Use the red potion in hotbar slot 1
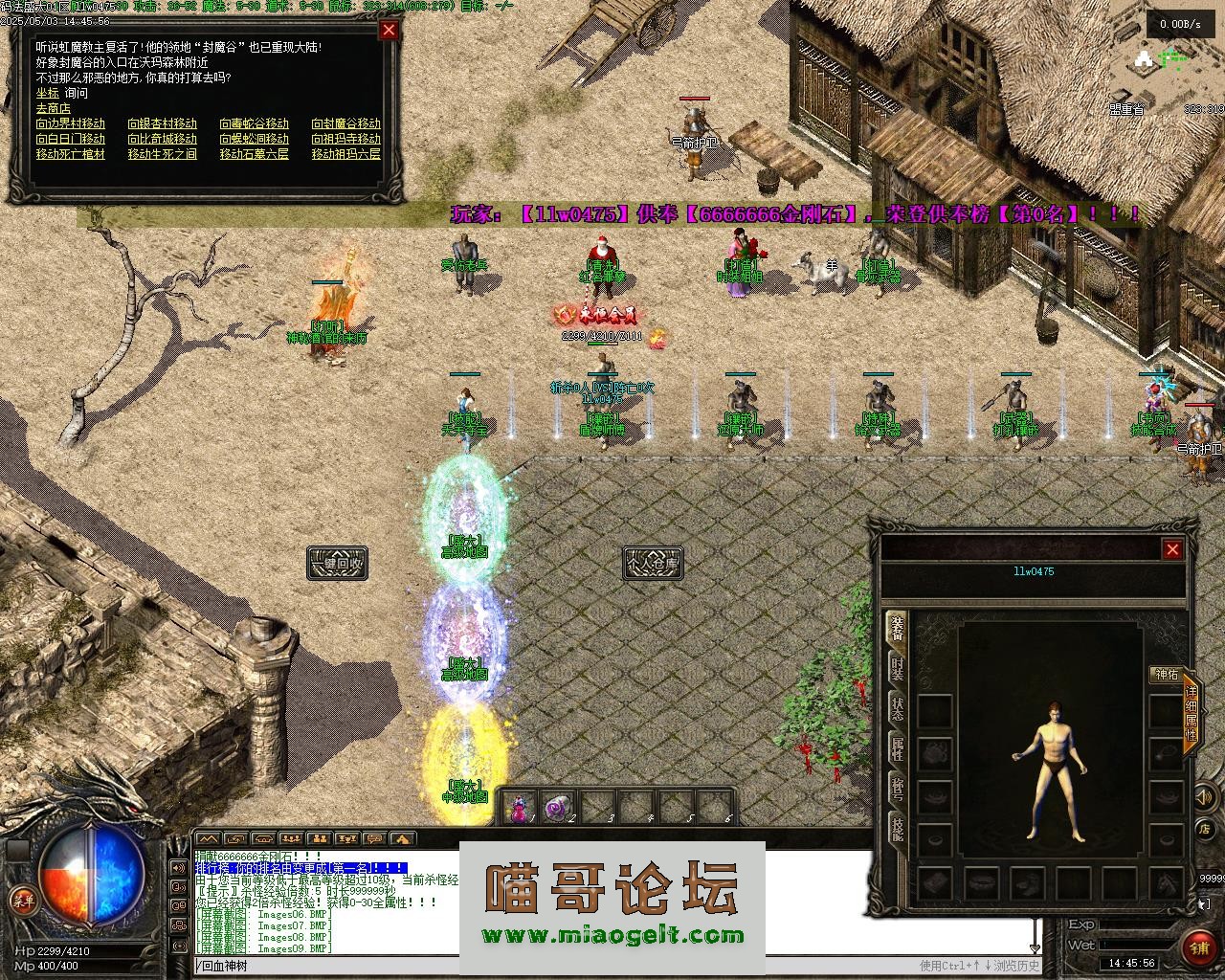The width and height of the screenshot is (1225, 980). [x=521, y=809]
